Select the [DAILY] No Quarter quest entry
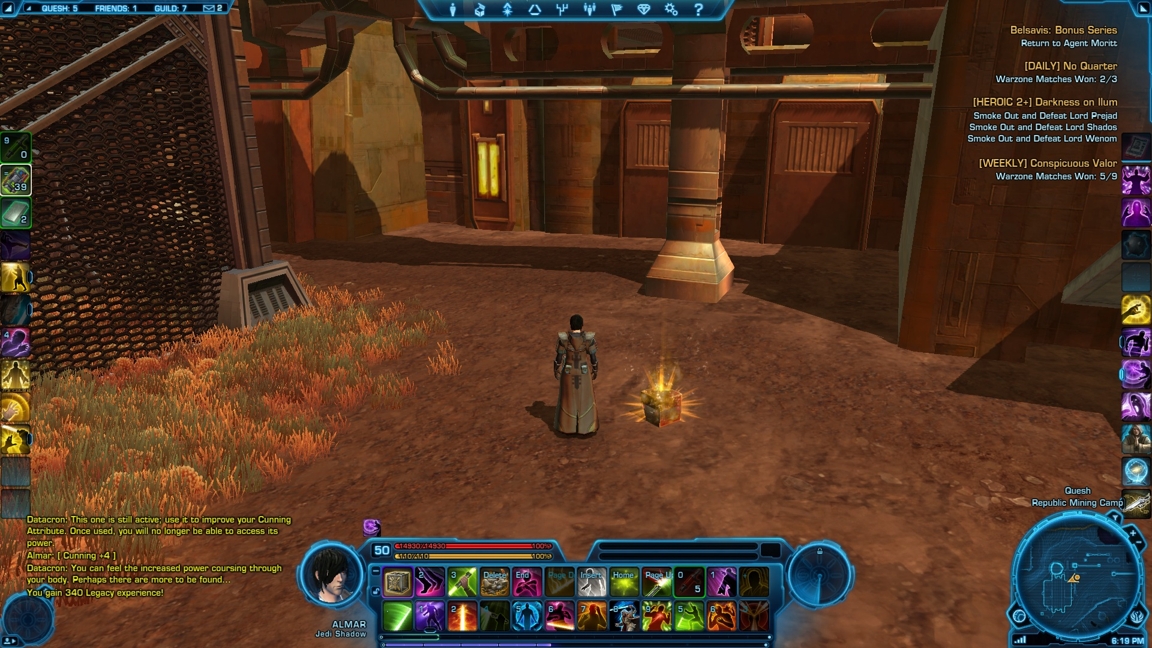Viewport: 1152px width, 648px height. coord(1070,66)
